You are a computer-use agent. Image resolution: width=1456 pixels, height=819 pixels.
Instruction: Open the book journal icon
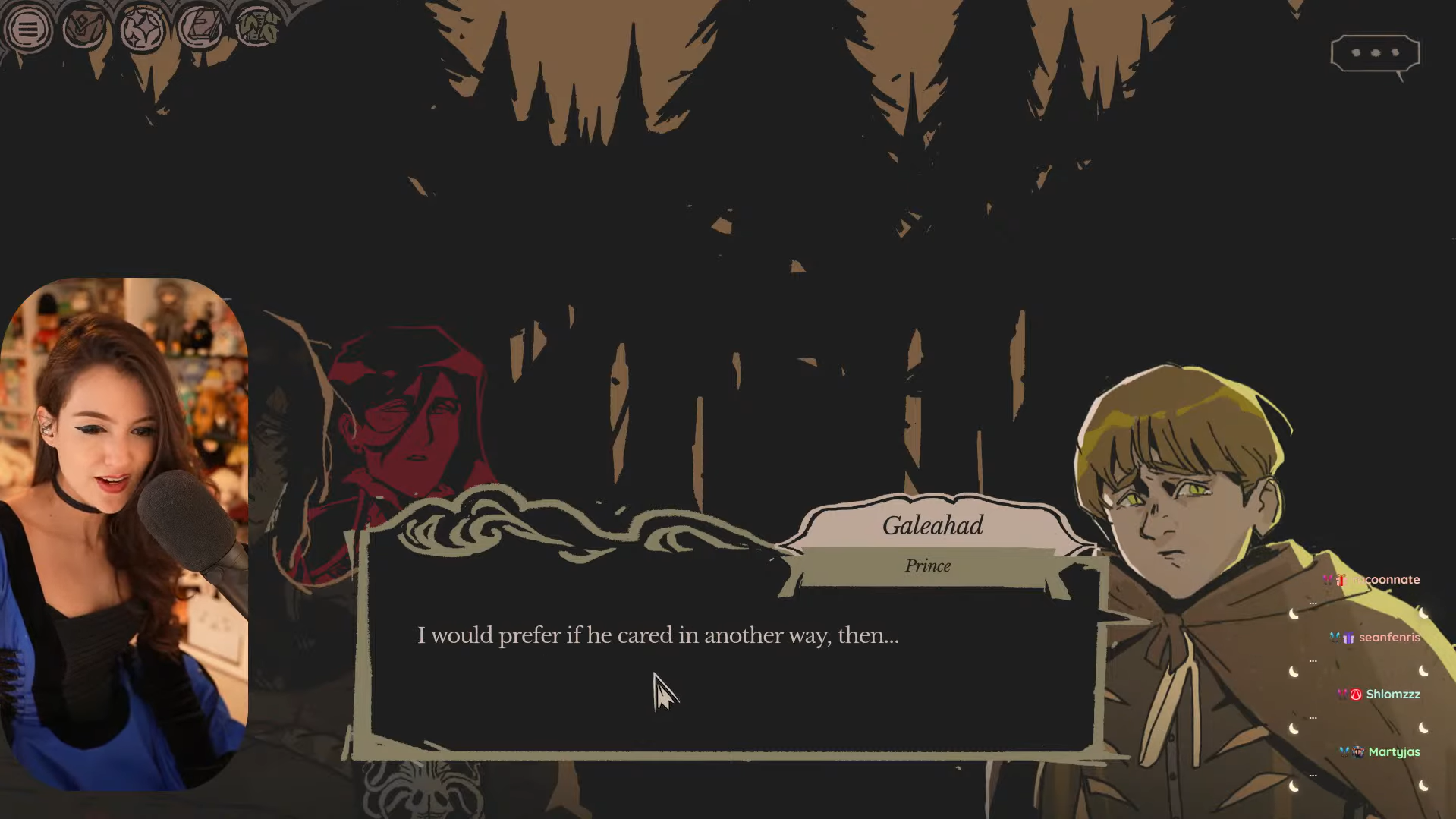(200, 29)
